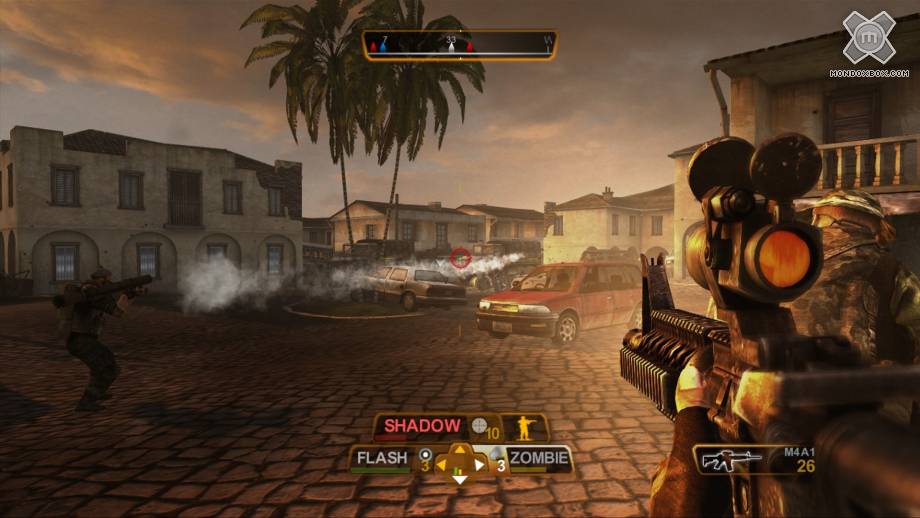Choose the Zombie squad slot

pyautogui.click(x=539, y=459)
